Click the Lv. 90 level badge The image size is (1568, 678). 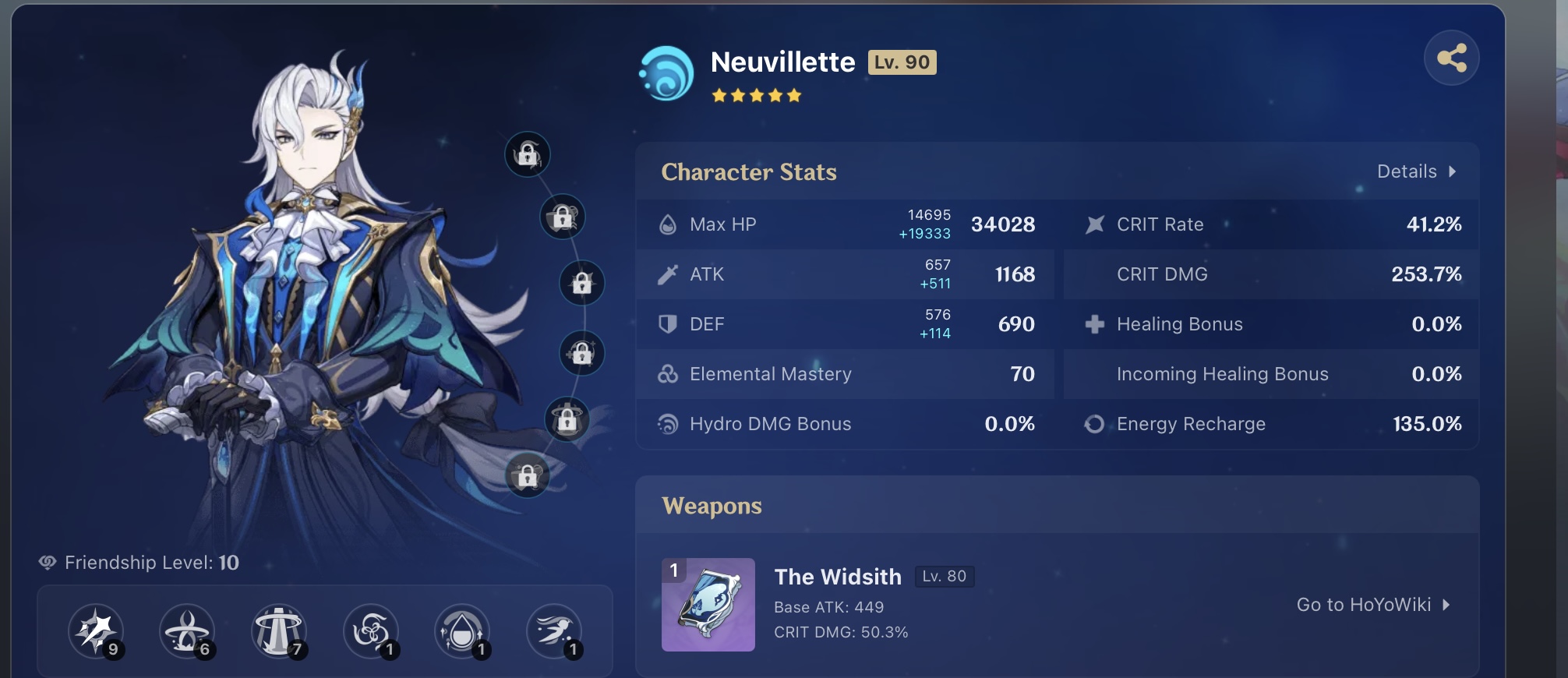(902, 62)
